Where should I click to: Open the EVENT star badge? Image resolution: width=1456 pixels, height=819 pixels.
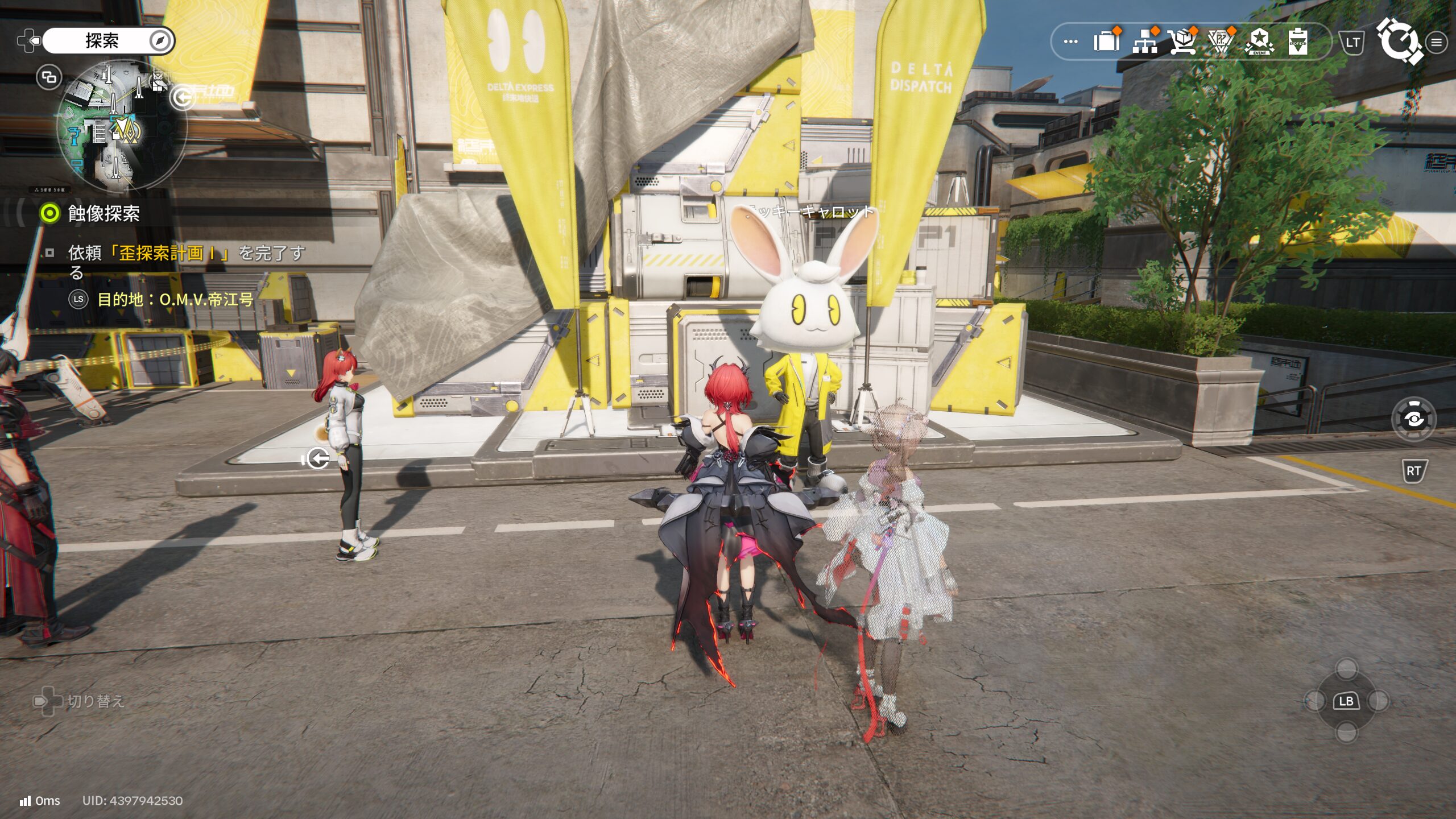point(1259,42)
